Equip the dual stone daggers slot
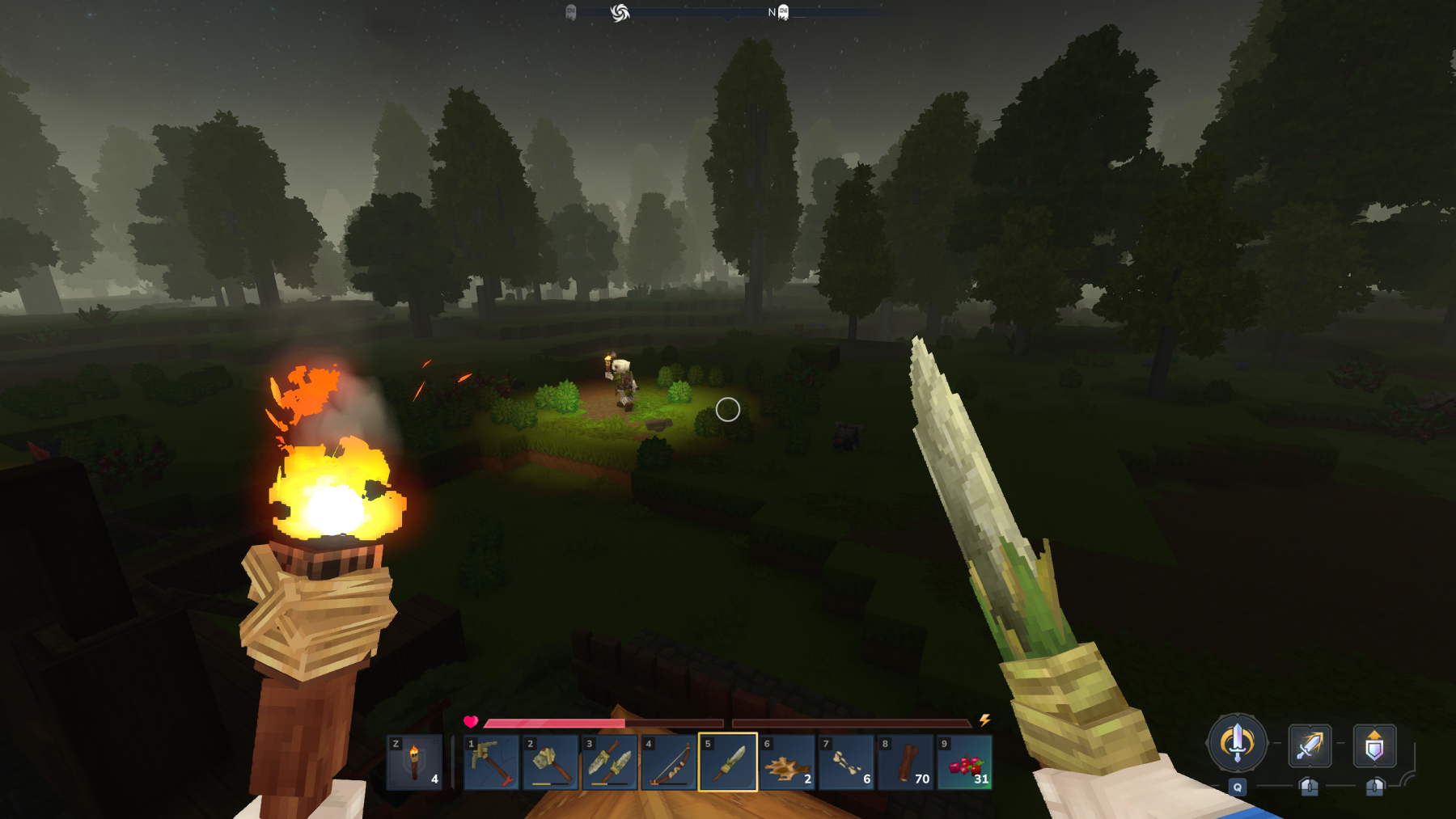This screenshot has height=819, width=1456. [x=610, y=762]
